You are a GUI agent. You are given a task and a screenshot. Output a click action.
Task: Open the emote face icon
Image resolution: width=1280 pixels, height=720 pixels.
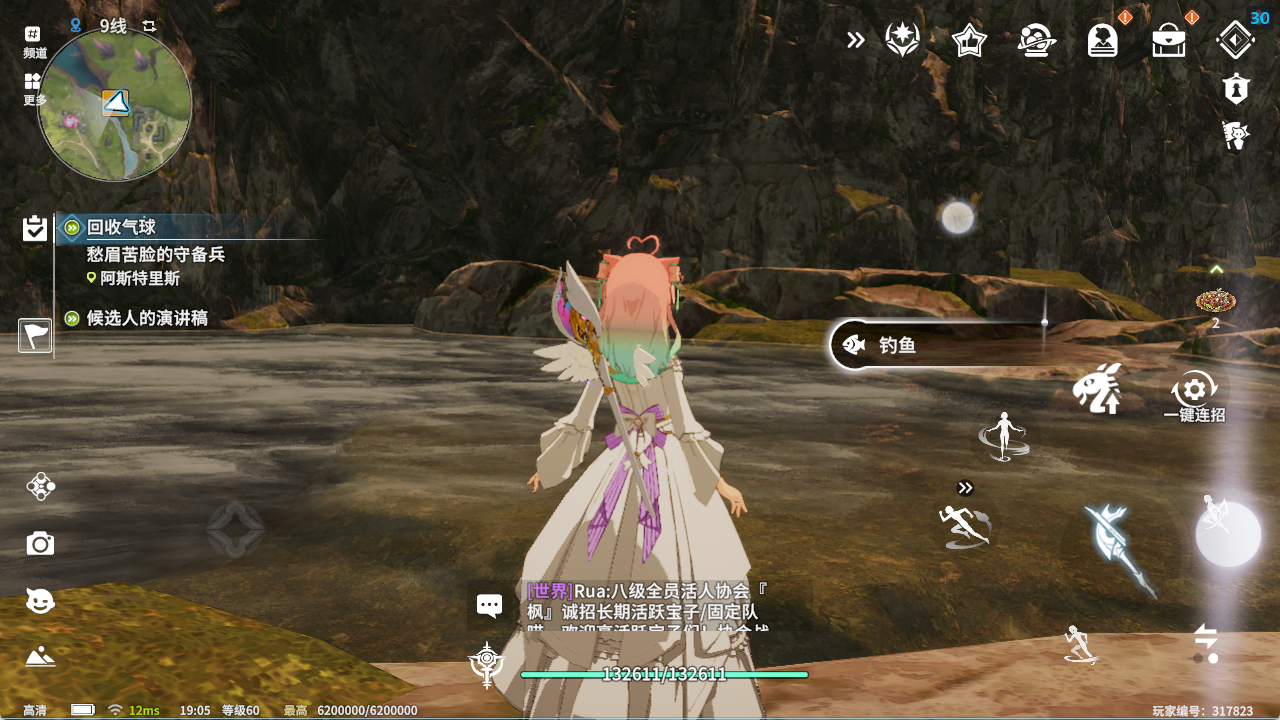(40, 601)
